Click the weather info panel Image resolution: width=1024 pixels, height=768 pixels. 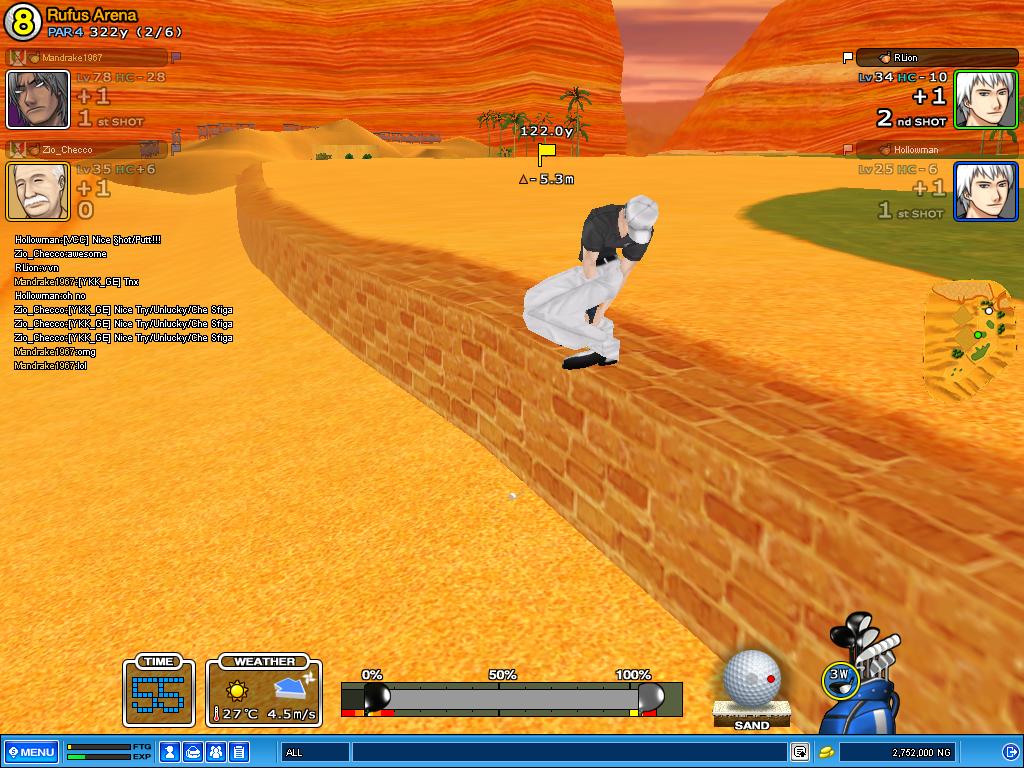(265, 691)
